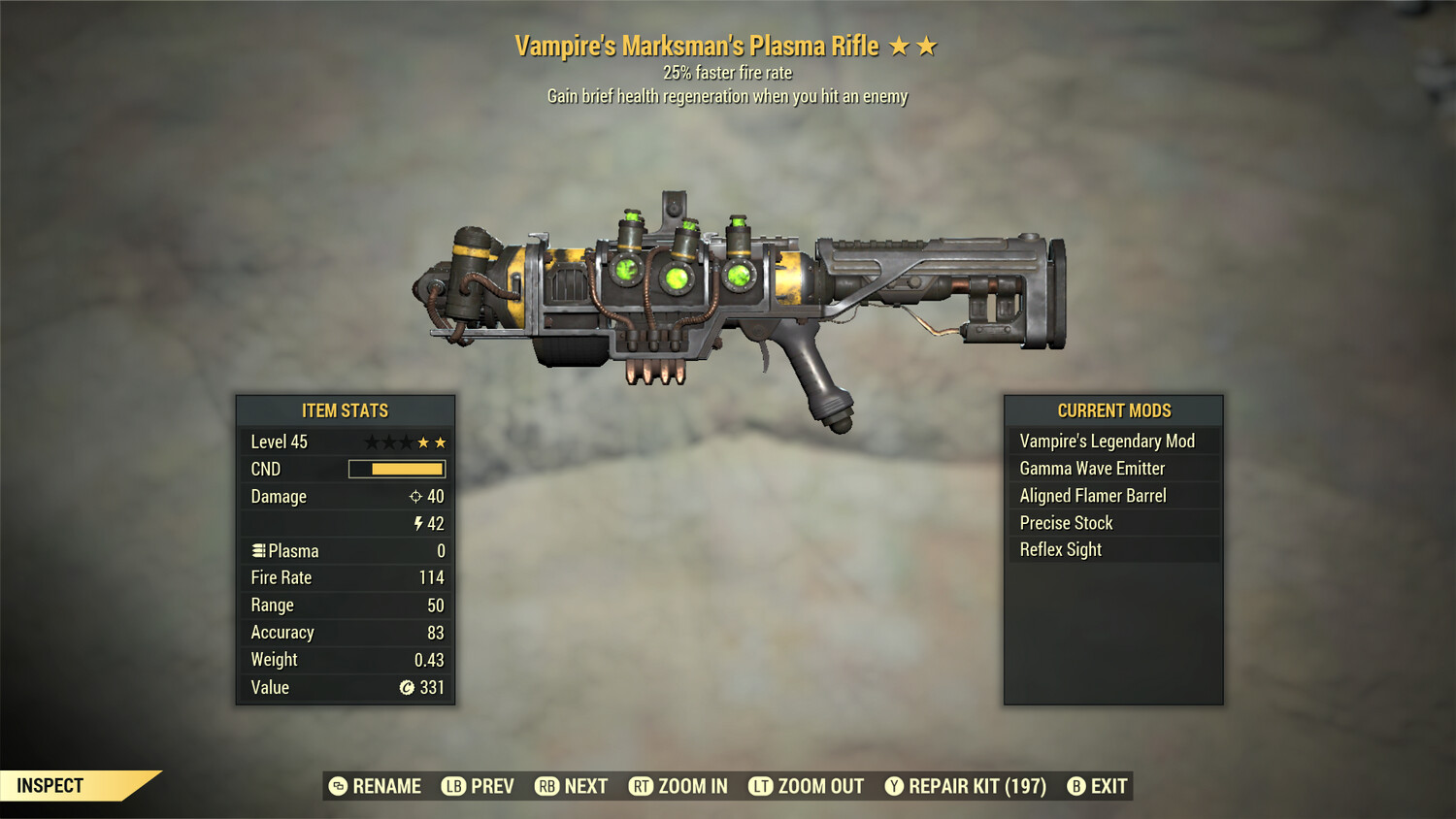This screenshot has height=819, width=1456.
Task: Click the B Exit button icon
Action: 1076,786
